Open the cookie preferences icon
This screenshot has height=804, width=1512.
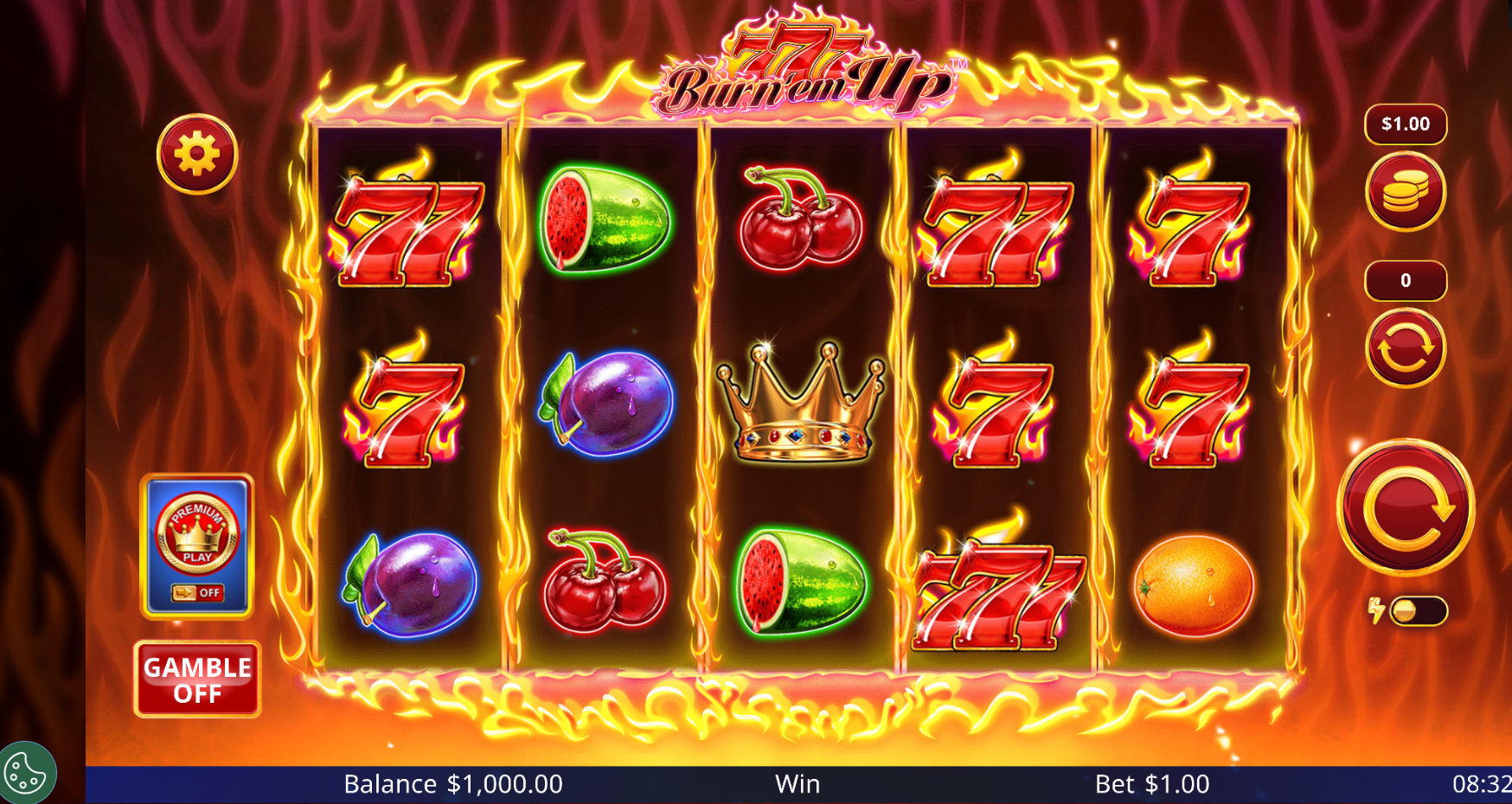tap(26, 774)
